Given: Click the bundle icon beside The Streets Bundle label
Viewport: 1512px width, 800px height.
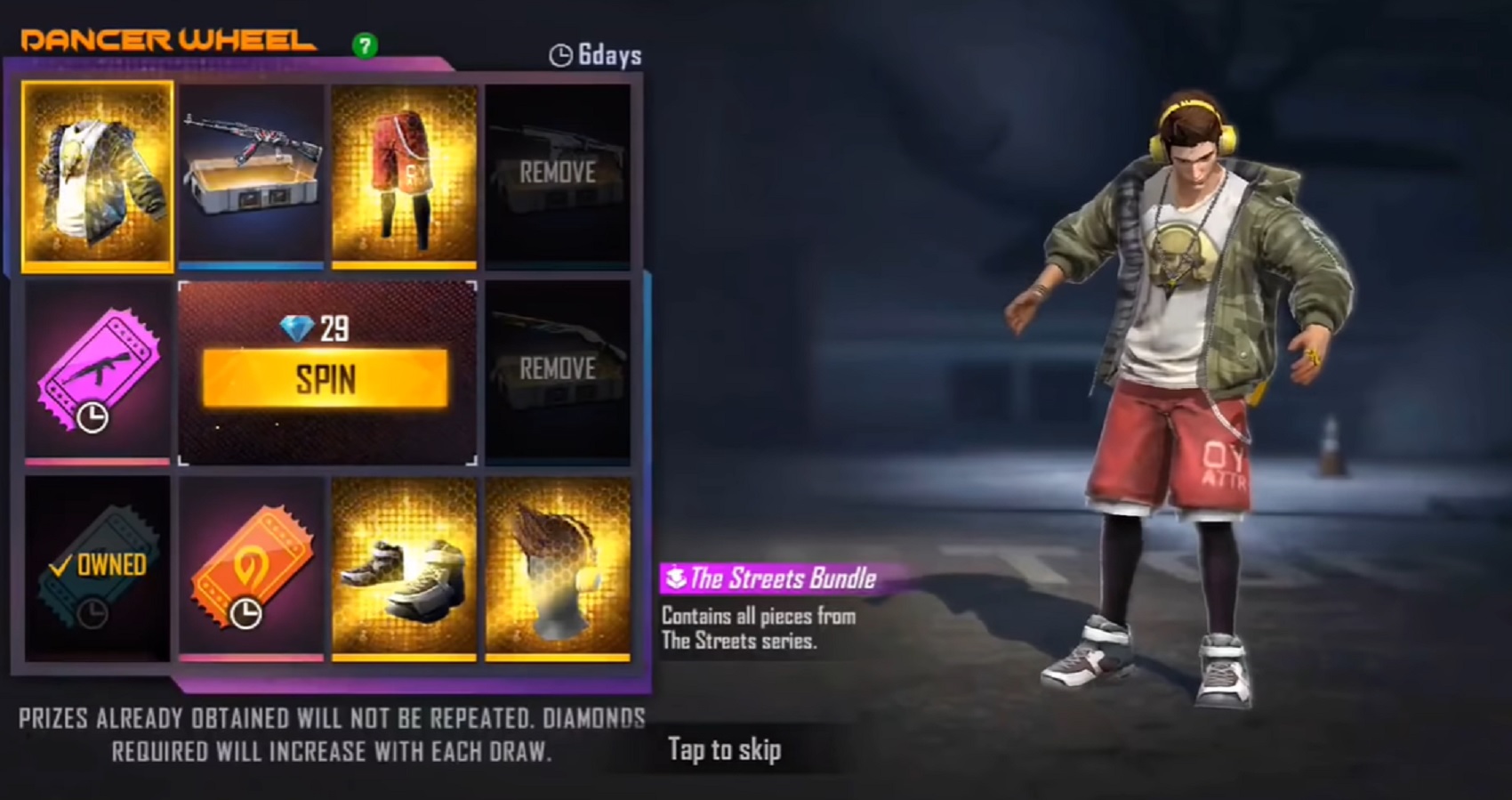Looking at the screenshot, I should (676, 578).
